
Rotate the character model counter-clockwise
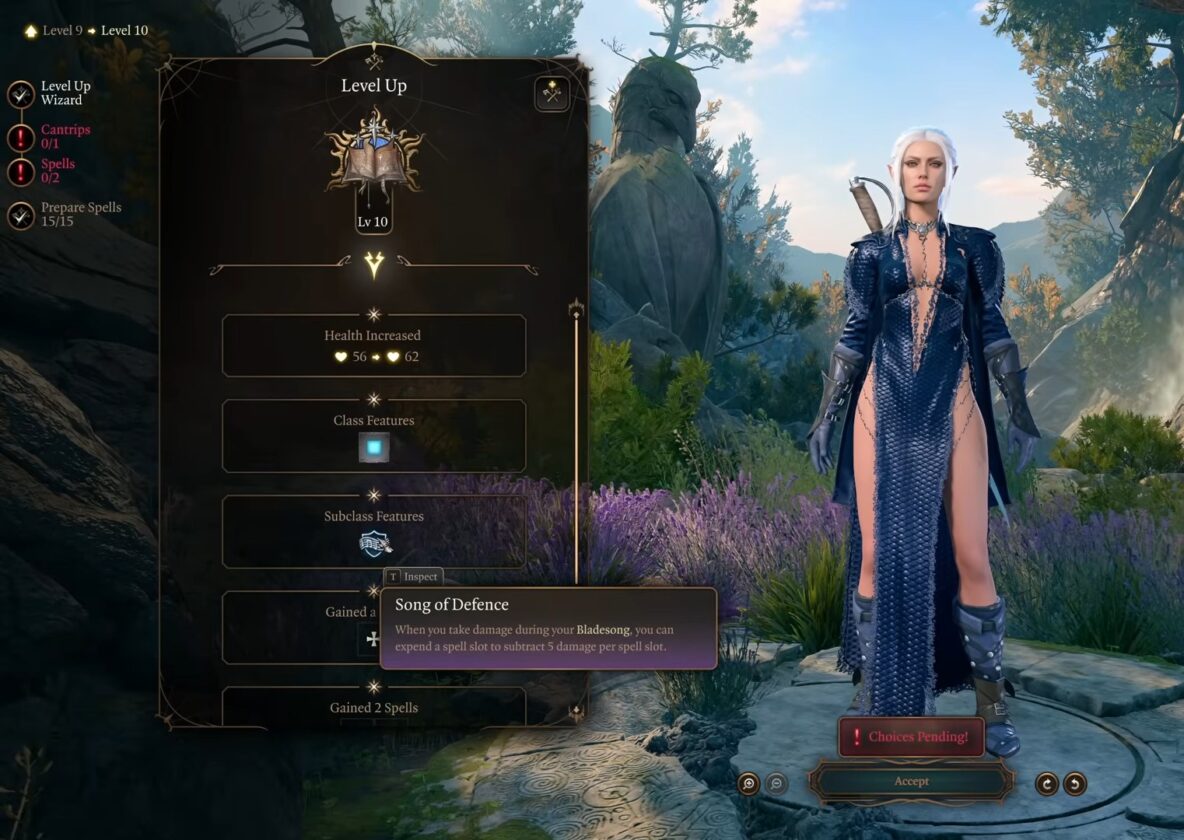tap(1075, 784)
